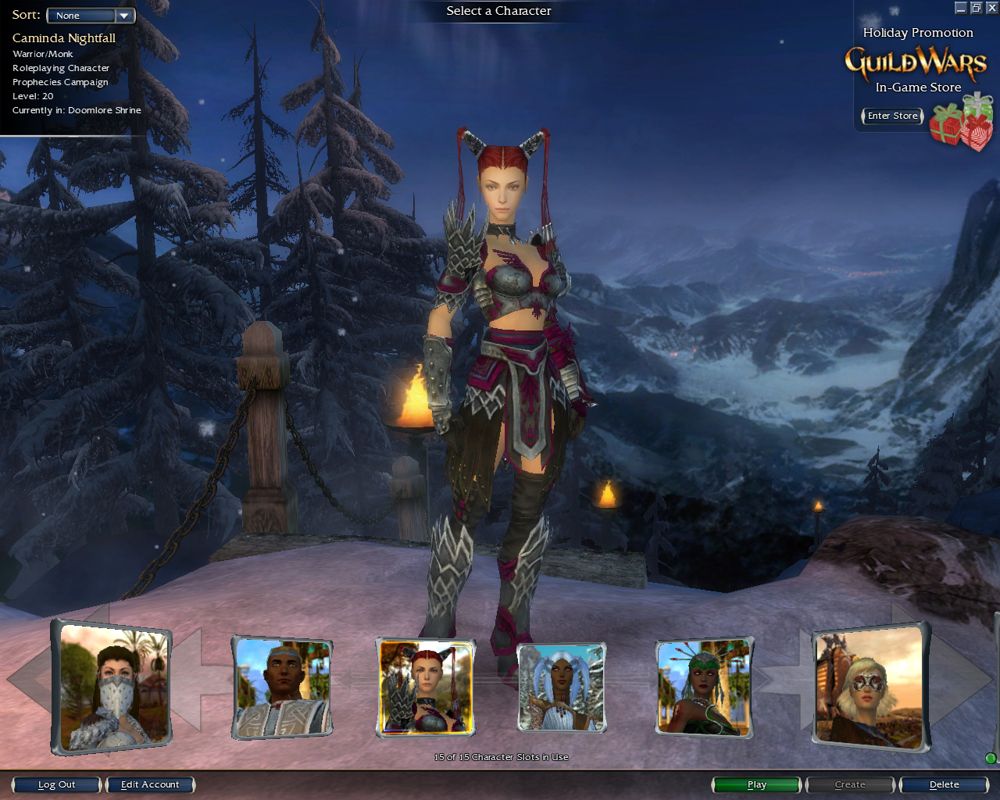Choose the bald male character portrait
The height and width of the screenshot is (800, 1000).
pos(282,687)
